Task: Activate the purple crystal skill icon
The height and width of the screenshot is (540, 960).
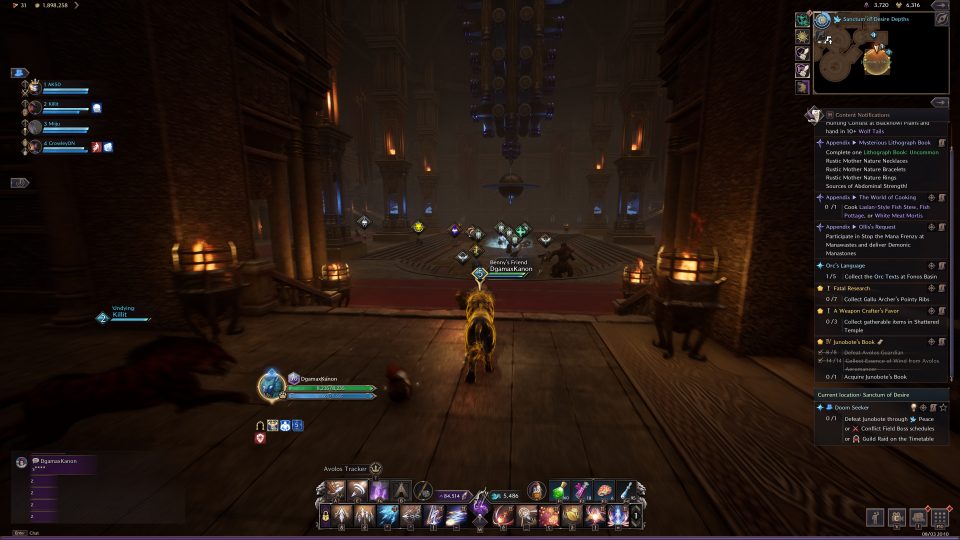Action: pyautogui.click(x=379, y=491)
